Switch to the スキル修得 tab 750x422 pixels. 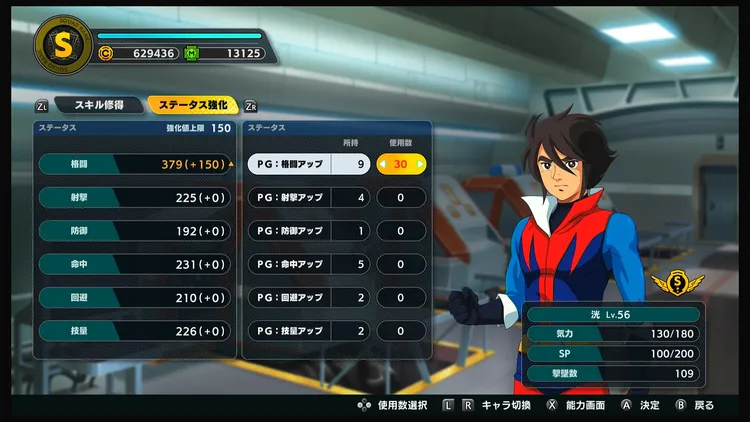click(x=98, y=105)
